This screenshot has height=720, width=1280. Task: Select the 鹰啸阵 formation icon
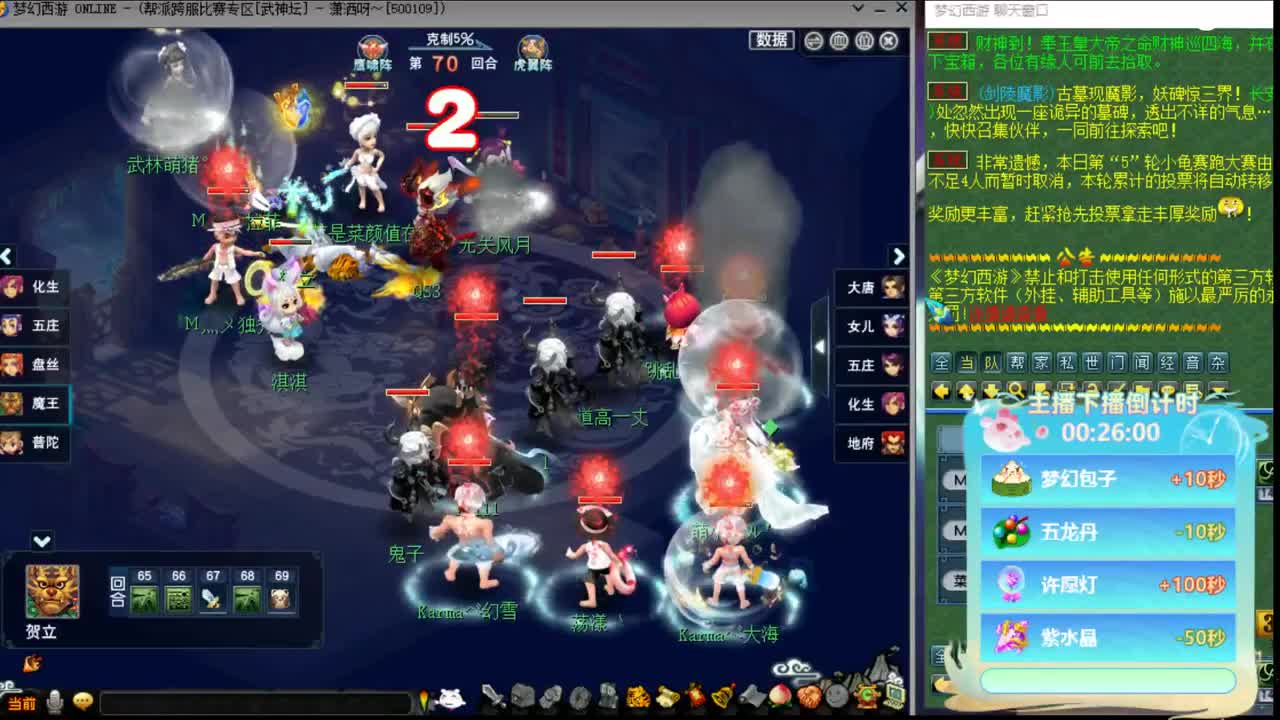tap(373, 47)
